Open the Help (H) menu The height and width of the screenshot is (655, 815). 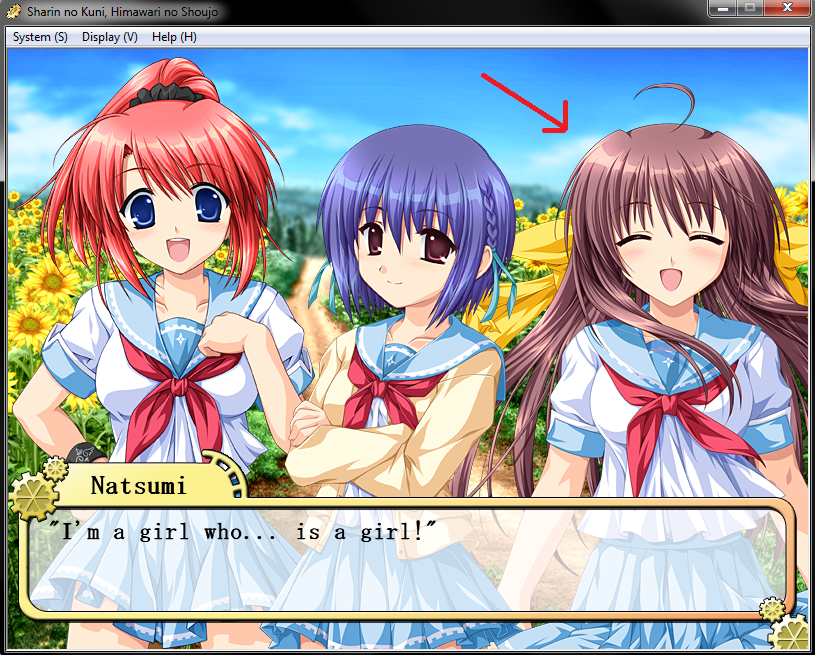point(174,37)
